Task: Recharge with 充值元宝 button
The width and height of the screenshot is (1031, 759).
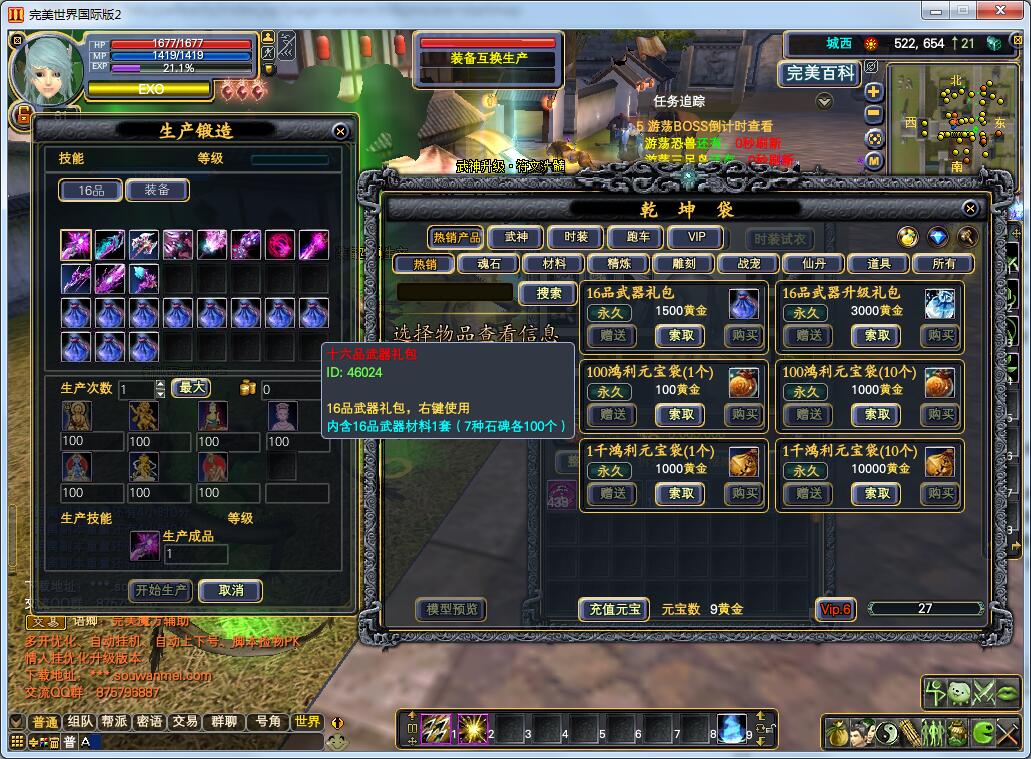Action: click(614, 609)
